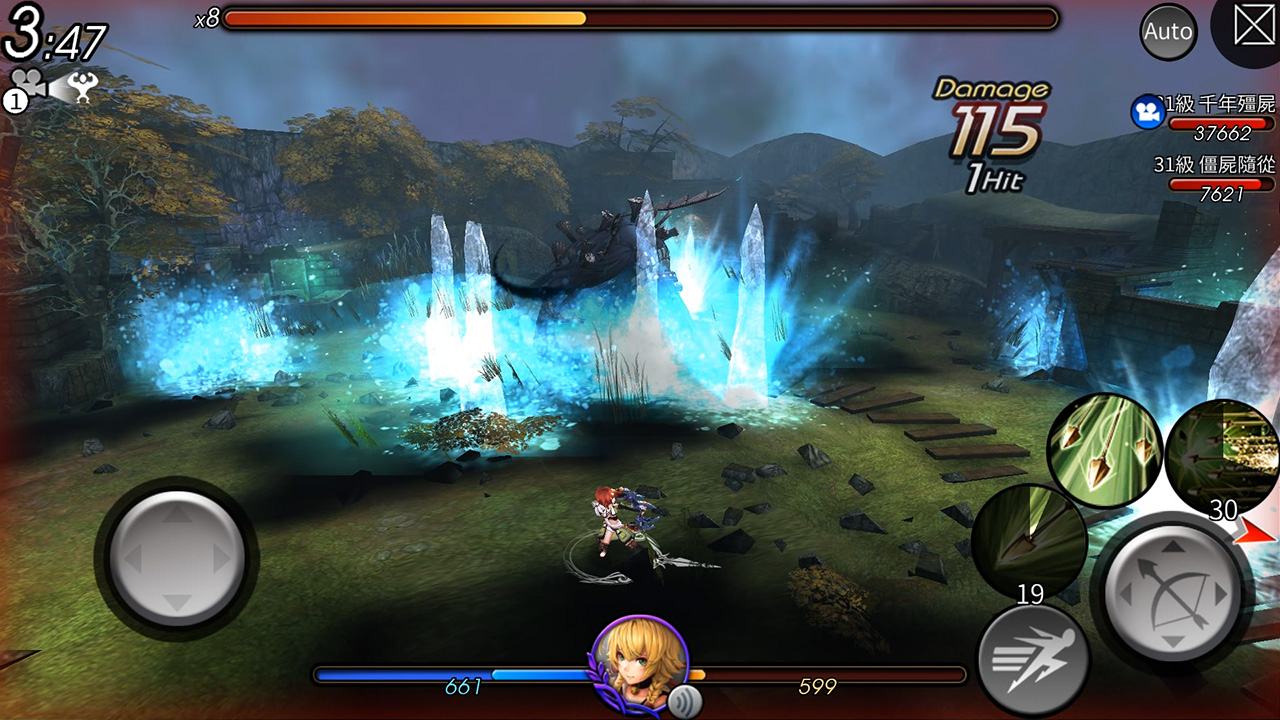
Task: Open the crossed-box menu in the corner
Action: click(x=1254, y=26)
